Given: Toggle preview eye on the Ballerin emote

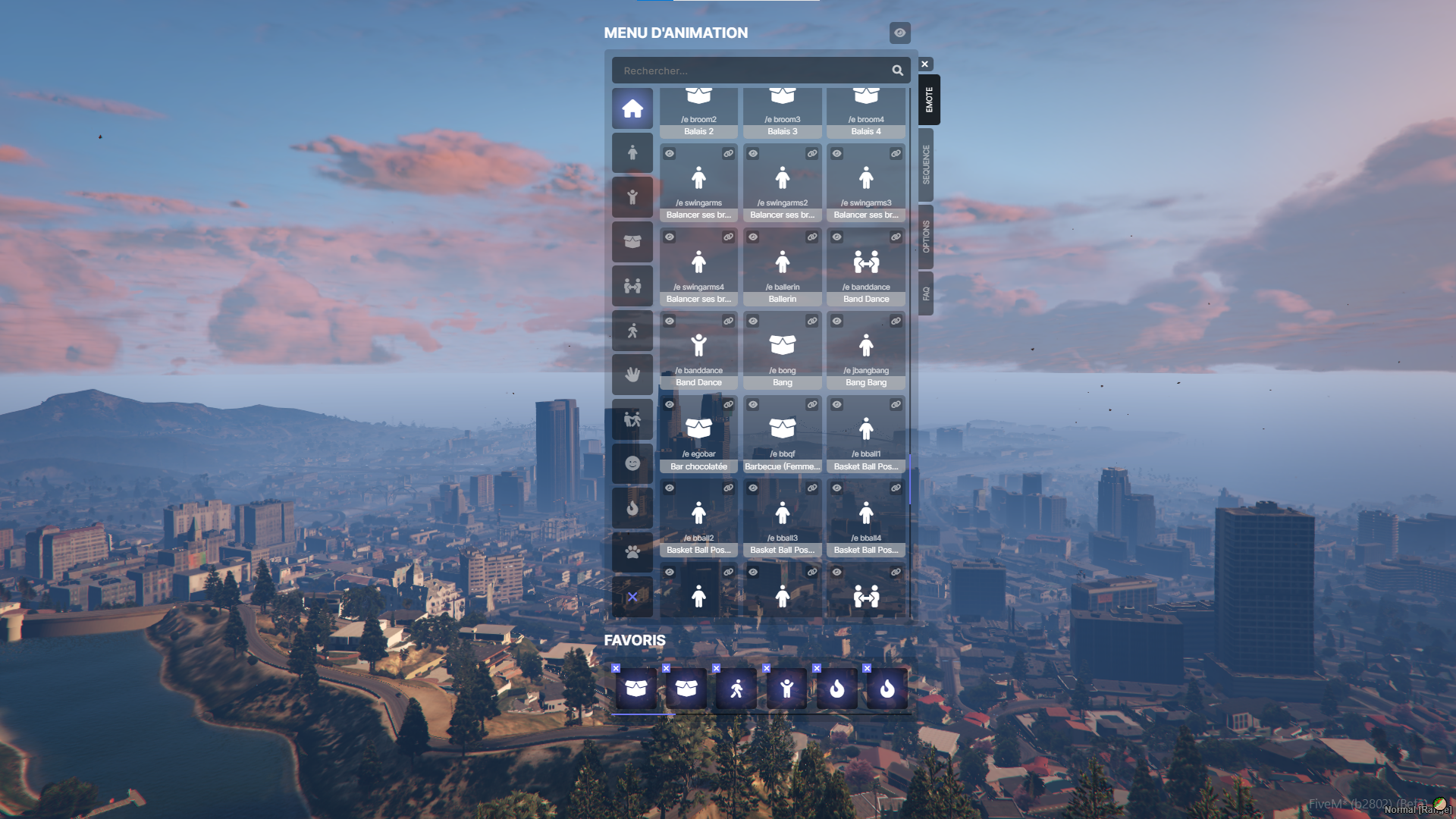Looking at the screenshot, I should coord(752,237).
